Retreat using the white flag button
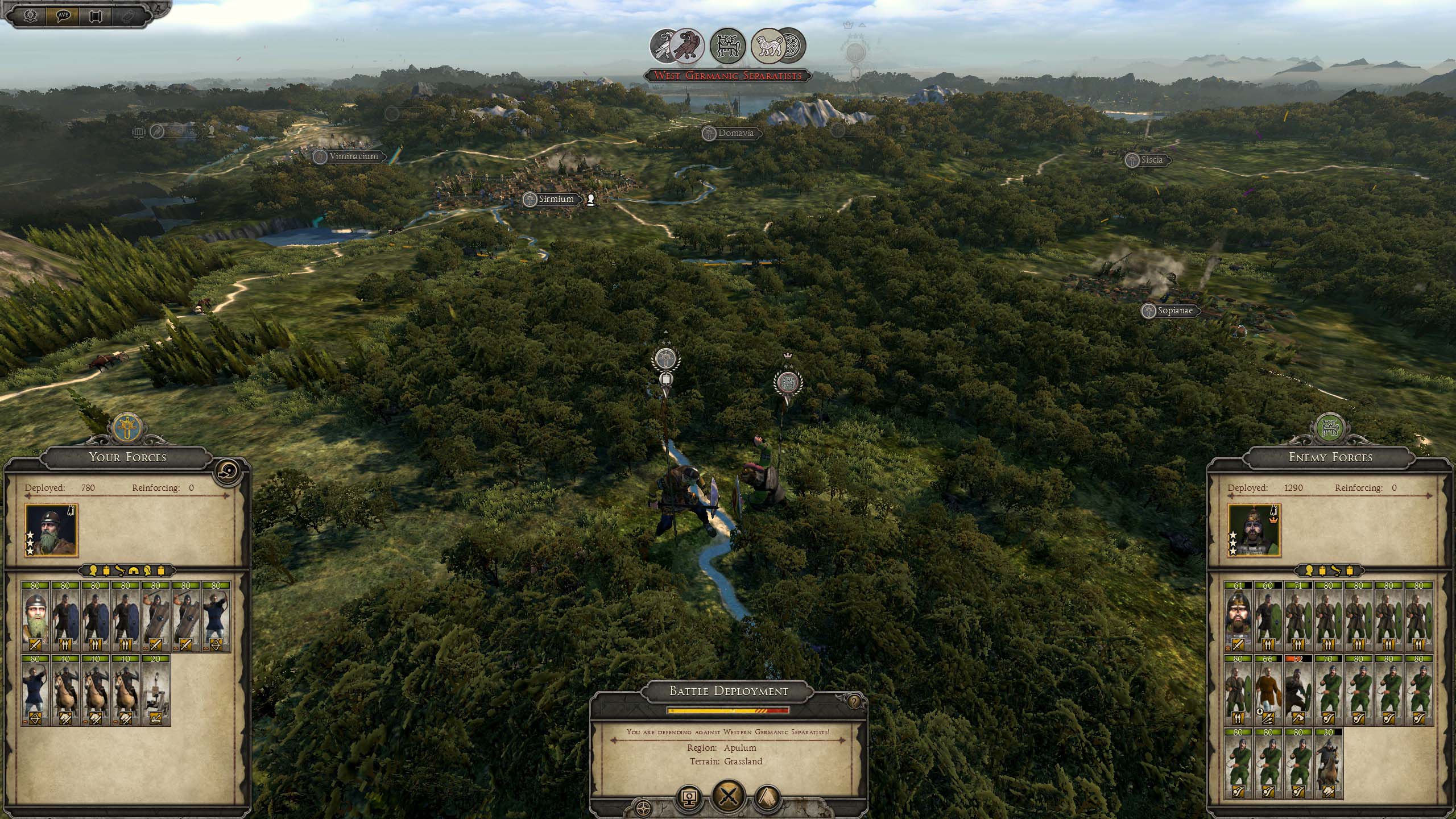Screen dimensions: 1456x819 (766, 799)
